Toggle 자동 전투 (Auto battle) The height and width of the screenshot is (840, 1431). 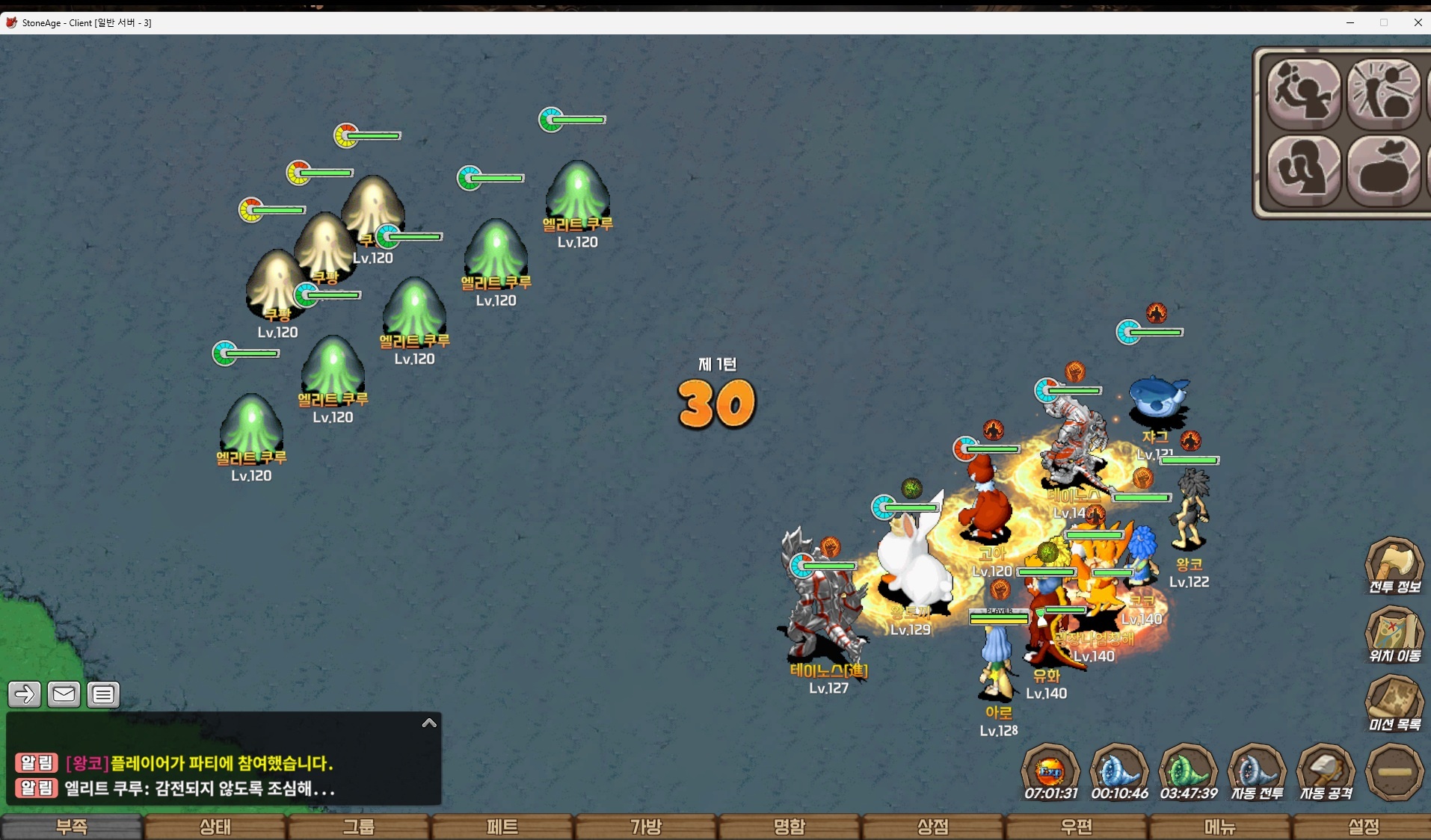1257,771
